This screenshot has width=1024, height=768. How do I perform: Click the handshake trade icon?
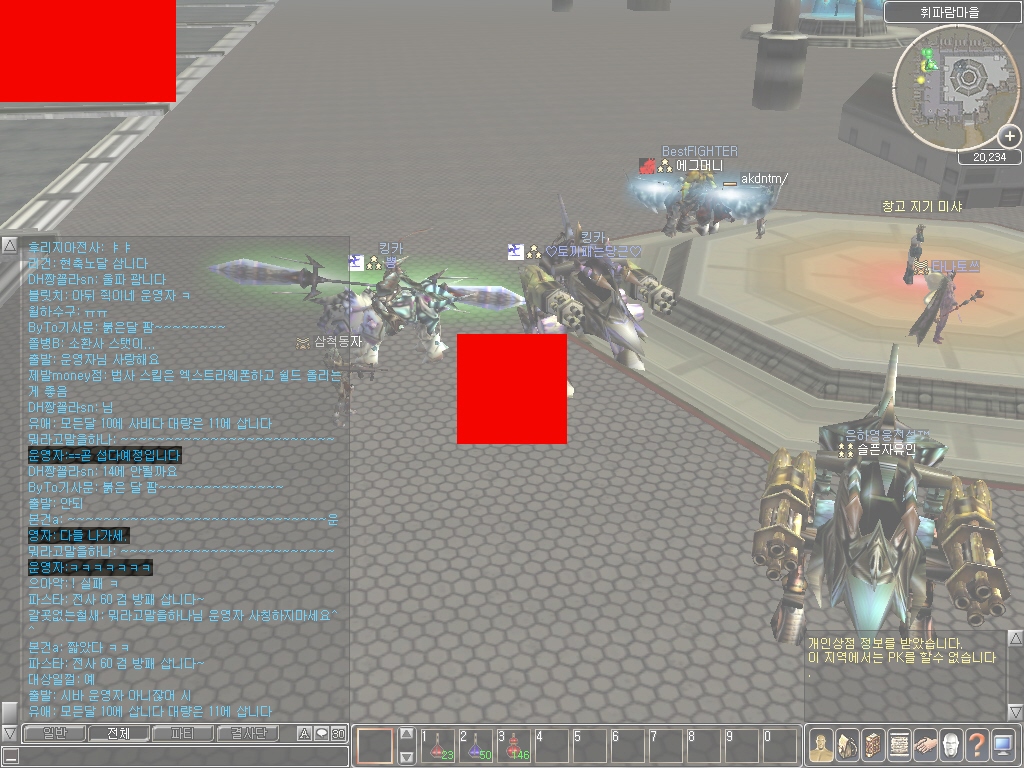(925, 745)
